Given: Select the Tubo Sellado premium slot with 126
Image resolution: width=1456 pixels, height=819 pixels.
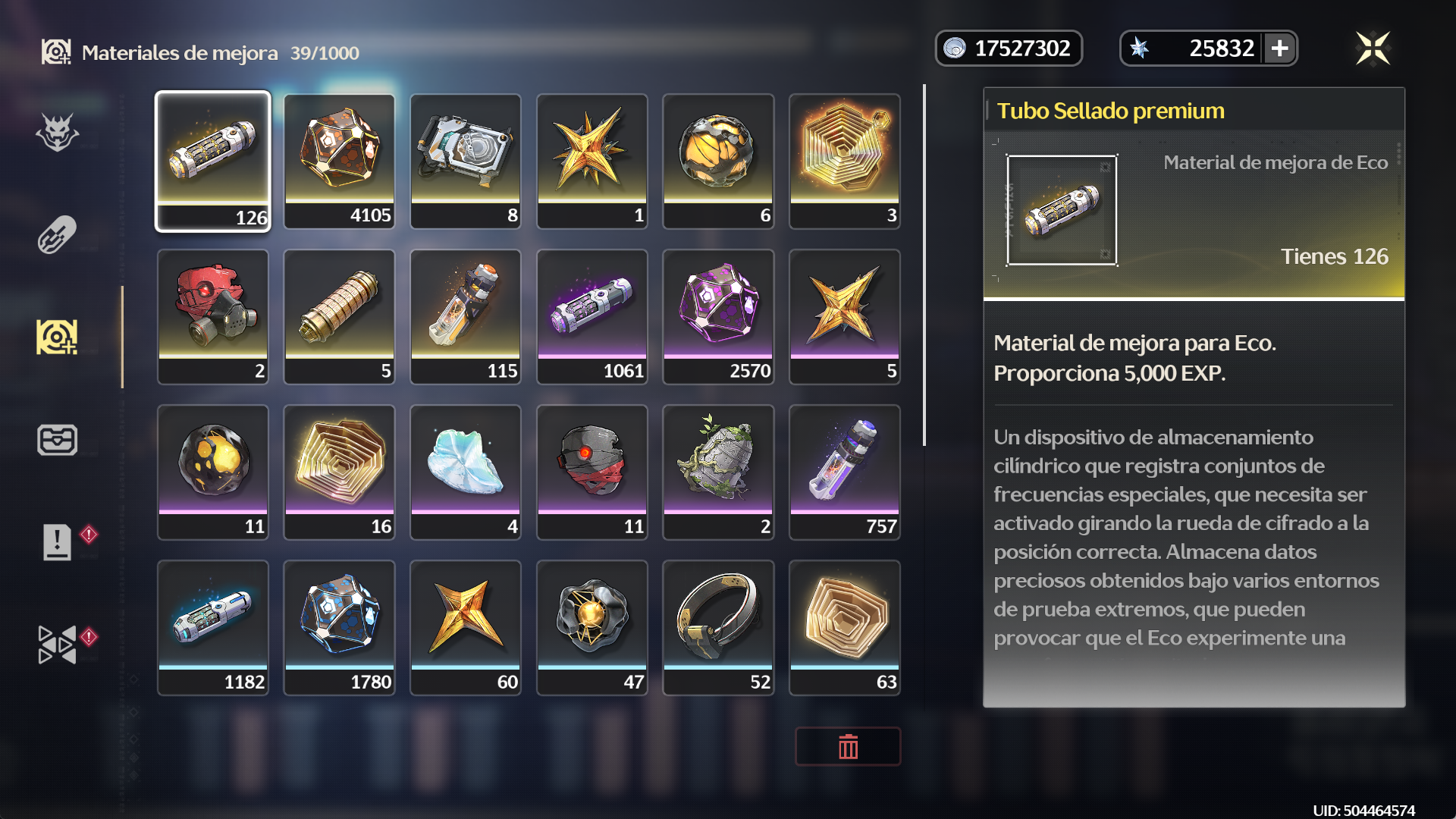Looking at the screenshot, I should click(213, 161).
